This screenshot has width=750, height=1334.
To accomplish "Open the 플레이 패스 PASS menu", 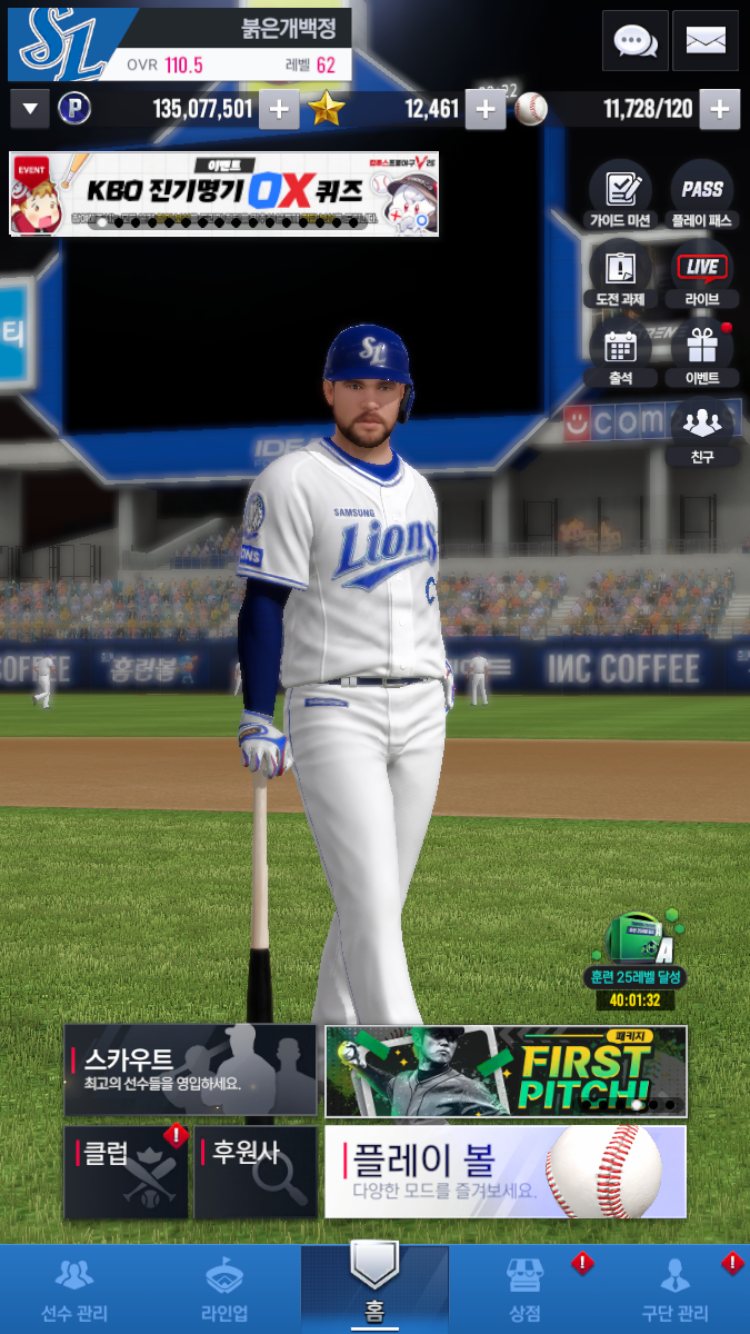I will pos(702,194).
